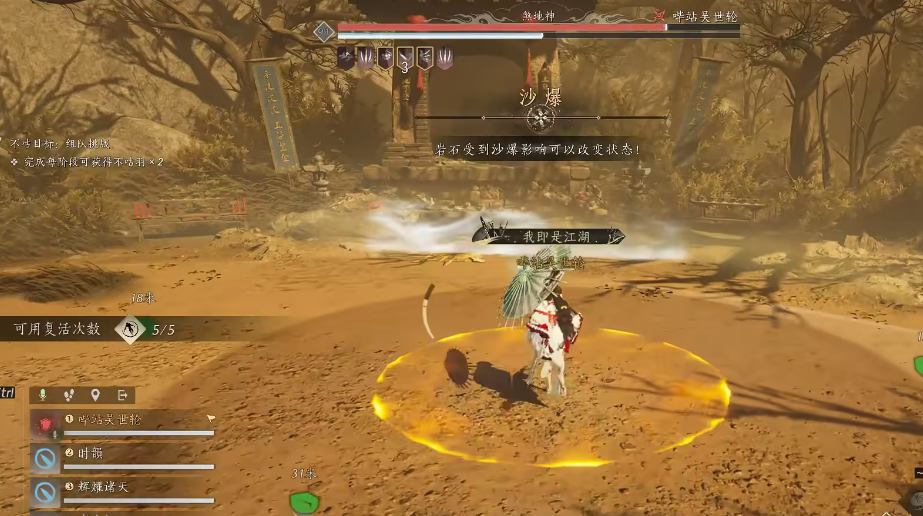This screenshot has height=516, width=923.
Task: Select third teammate row 辉耀诸天
Action: [x=125, y=490]
